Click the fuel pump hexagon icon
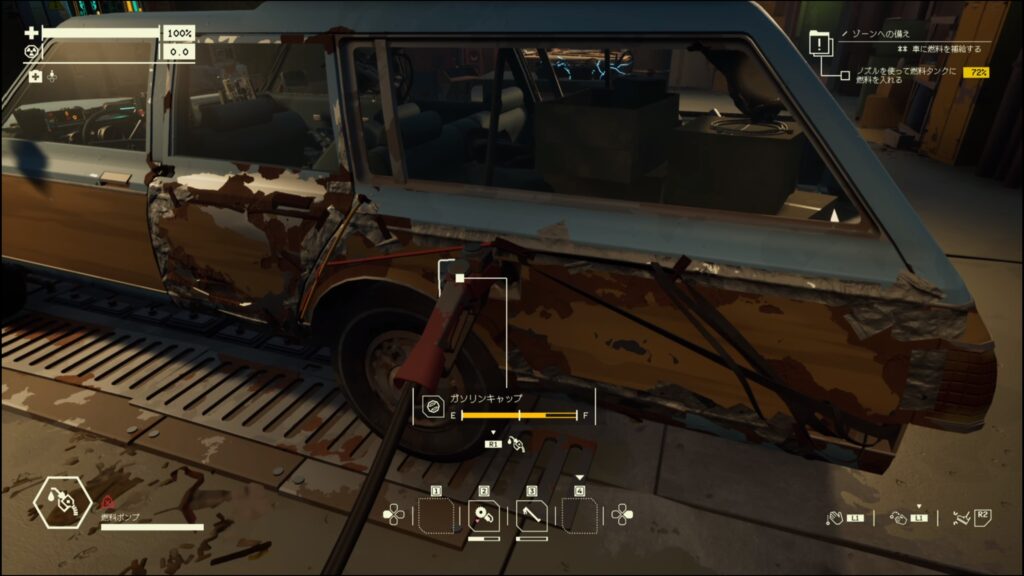Viewport: 1024px width, 576px height. pos(63,503)
